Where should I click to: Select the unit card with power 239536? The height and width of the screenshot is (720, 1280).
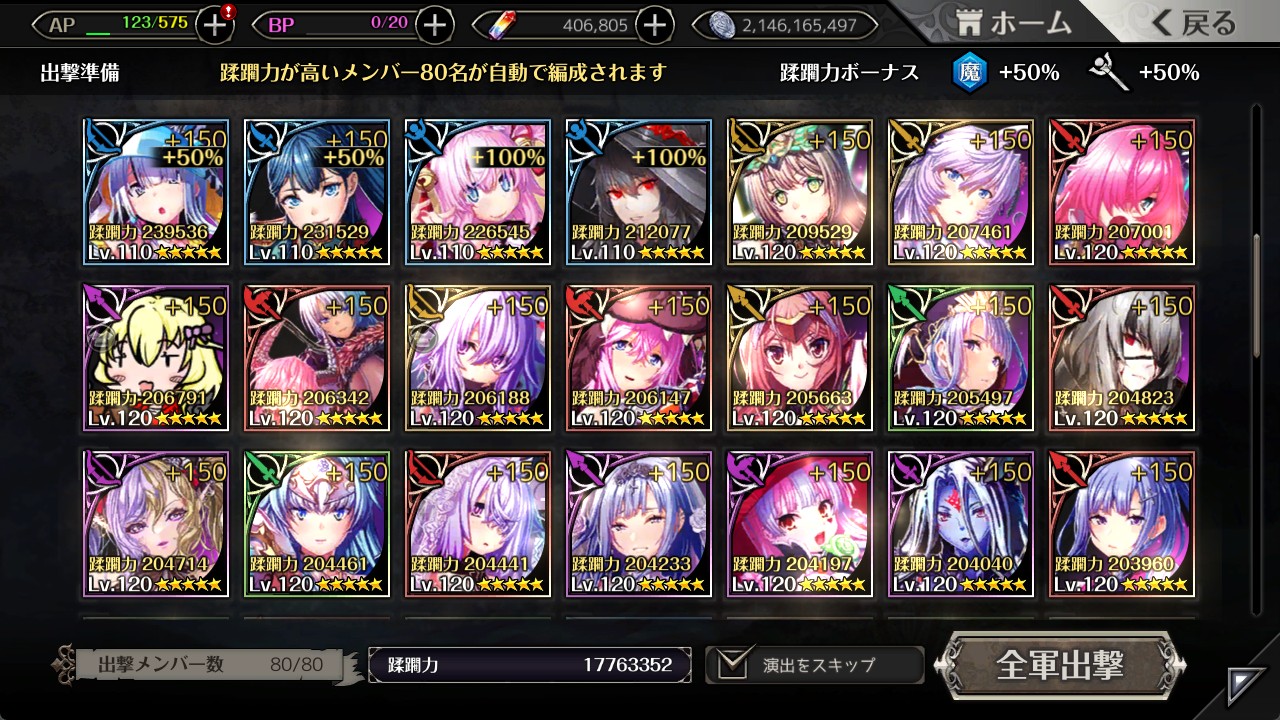click(156, 192)
